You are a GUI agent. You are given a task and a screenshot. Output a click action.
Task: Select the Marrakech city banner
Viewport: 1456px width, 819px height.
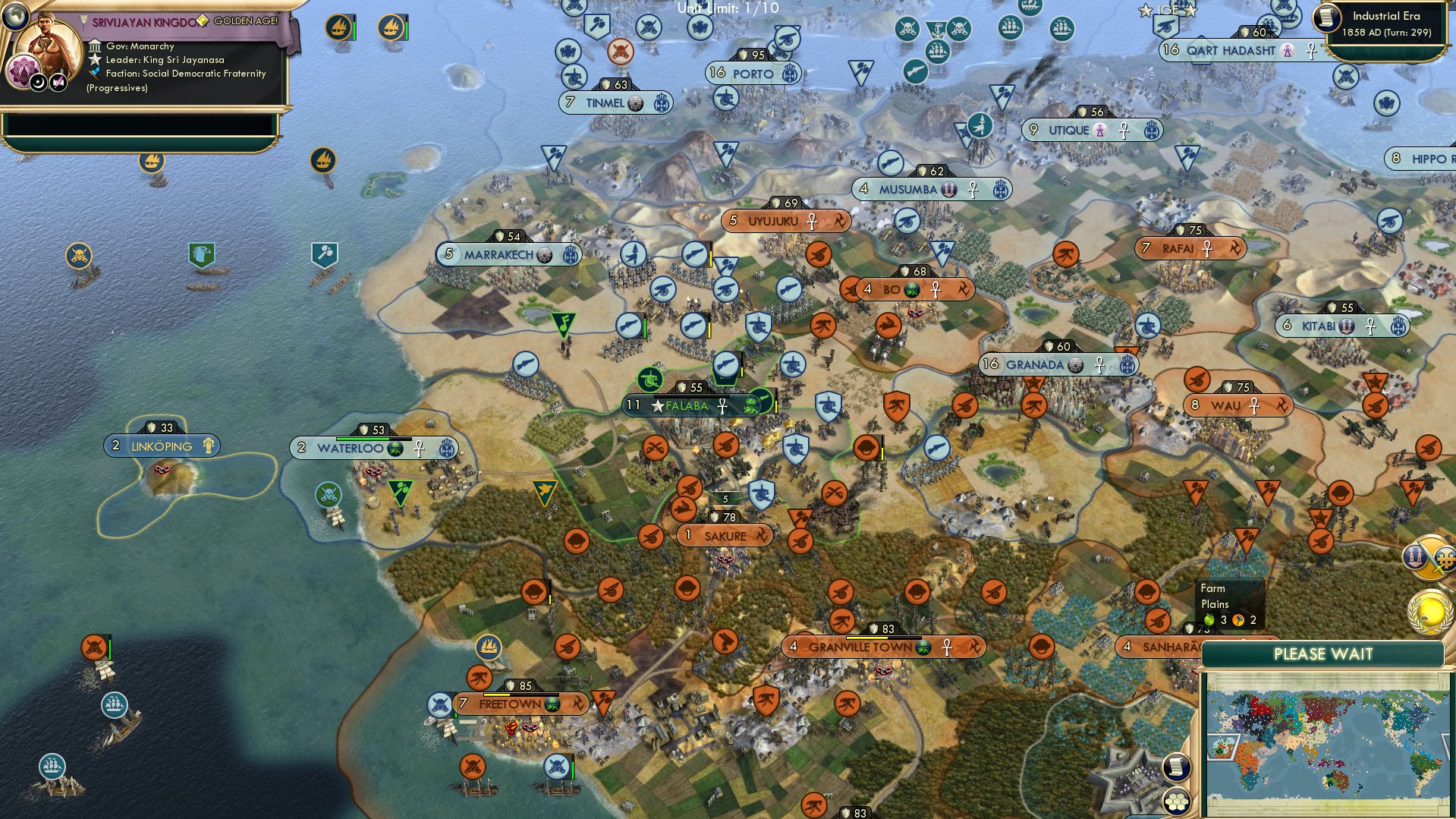(x=498, y=255)
